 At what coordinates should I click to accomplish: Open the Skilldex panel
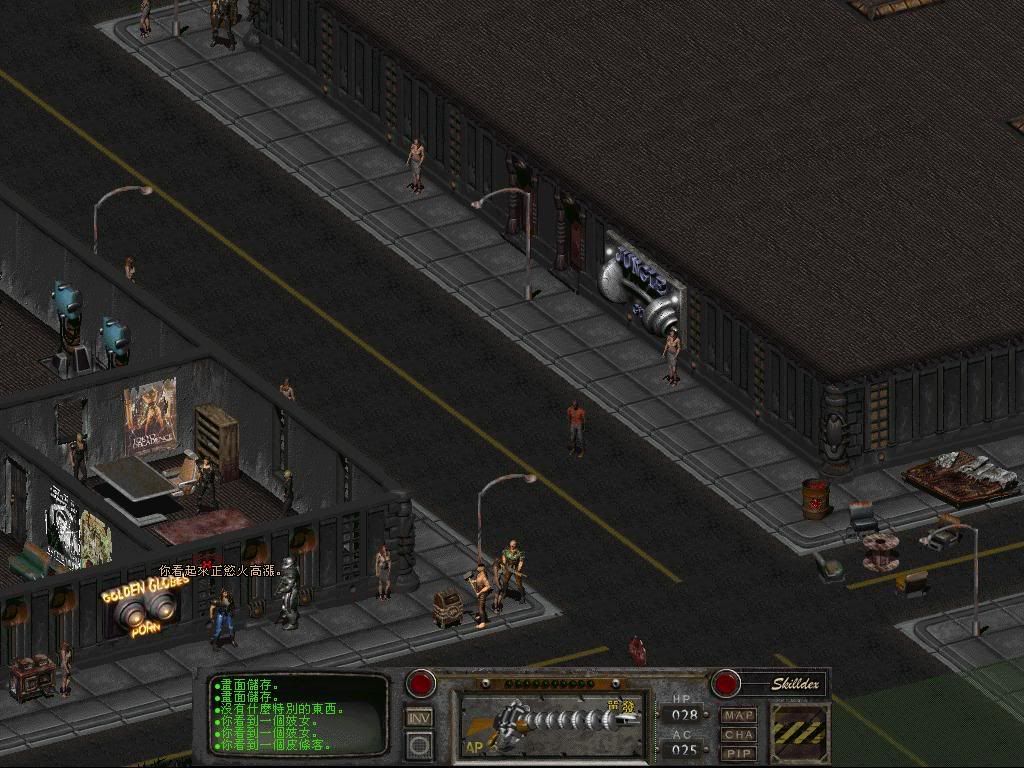coord(796,684)
